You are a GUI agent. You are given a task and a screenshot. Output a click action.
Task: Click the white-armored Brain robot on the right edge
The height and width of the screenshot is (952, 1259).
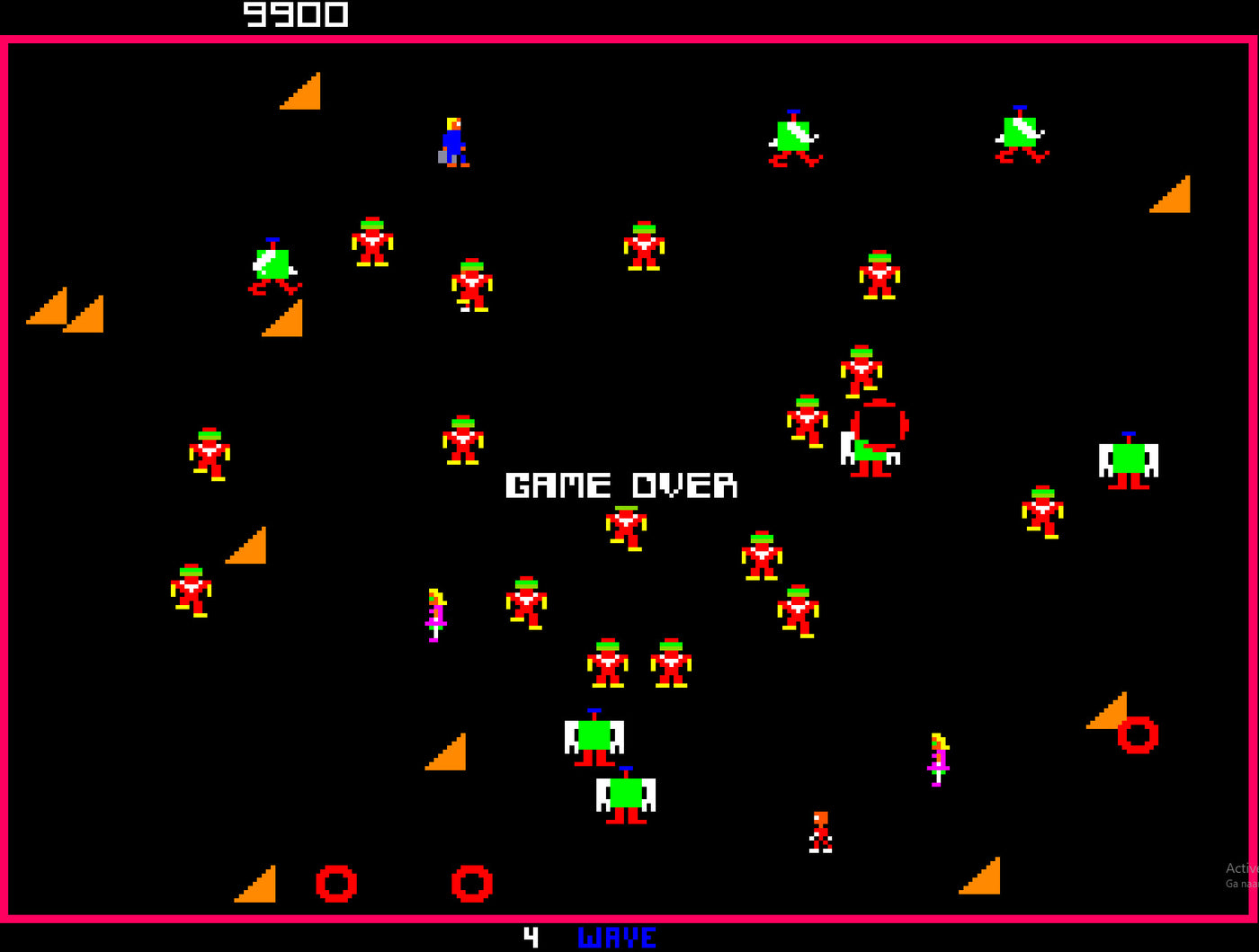1127,460
